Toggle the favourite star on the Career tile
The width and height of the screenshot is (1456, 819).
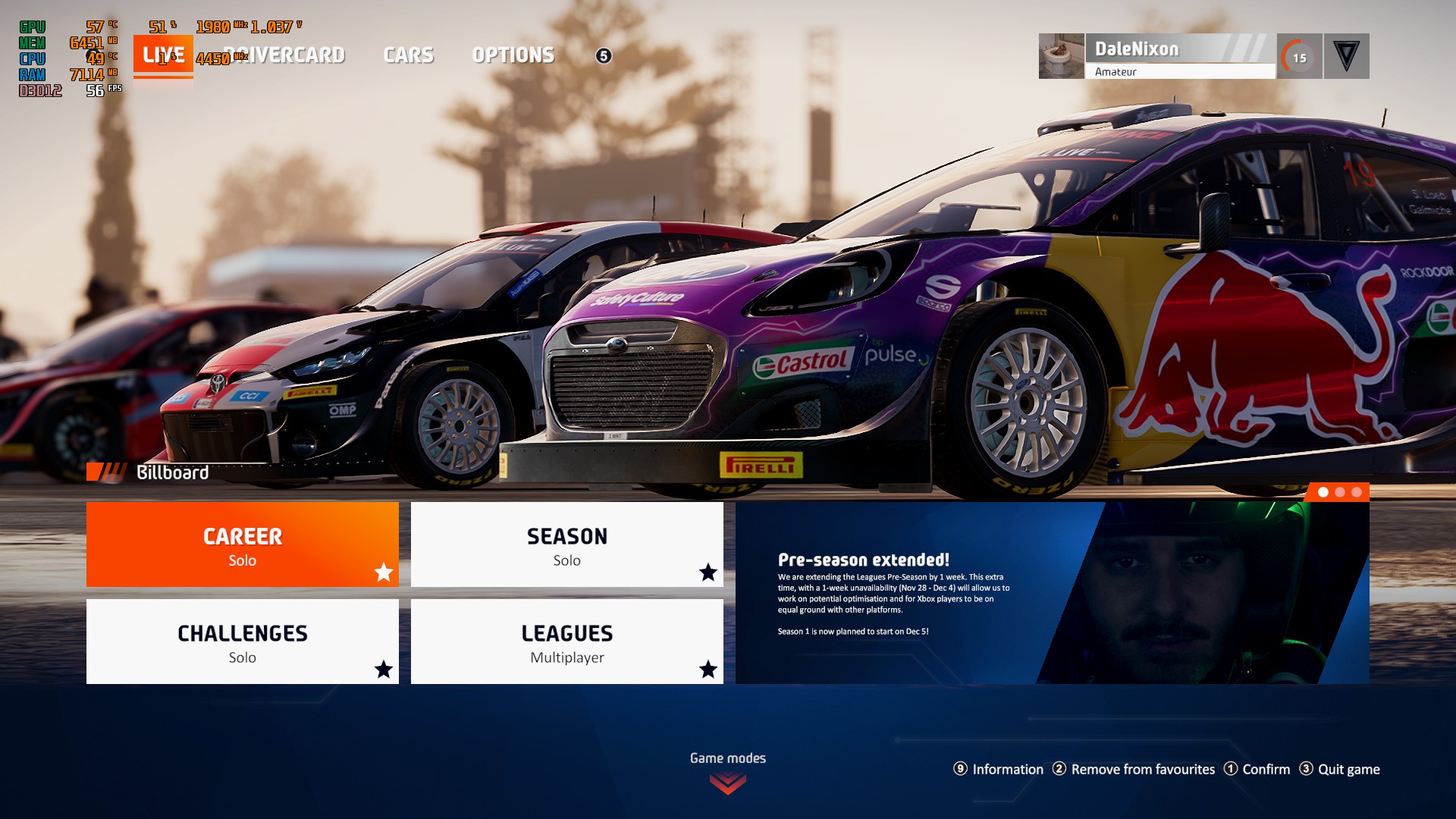pyautogui.click(x=384, y=573)
